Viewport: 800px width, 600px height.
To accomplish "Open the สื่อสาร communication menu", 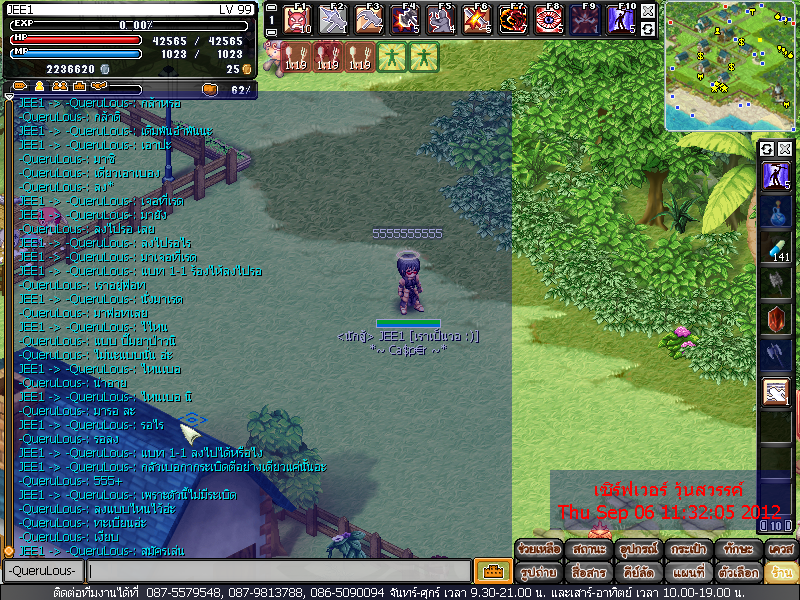I will 587,573.
